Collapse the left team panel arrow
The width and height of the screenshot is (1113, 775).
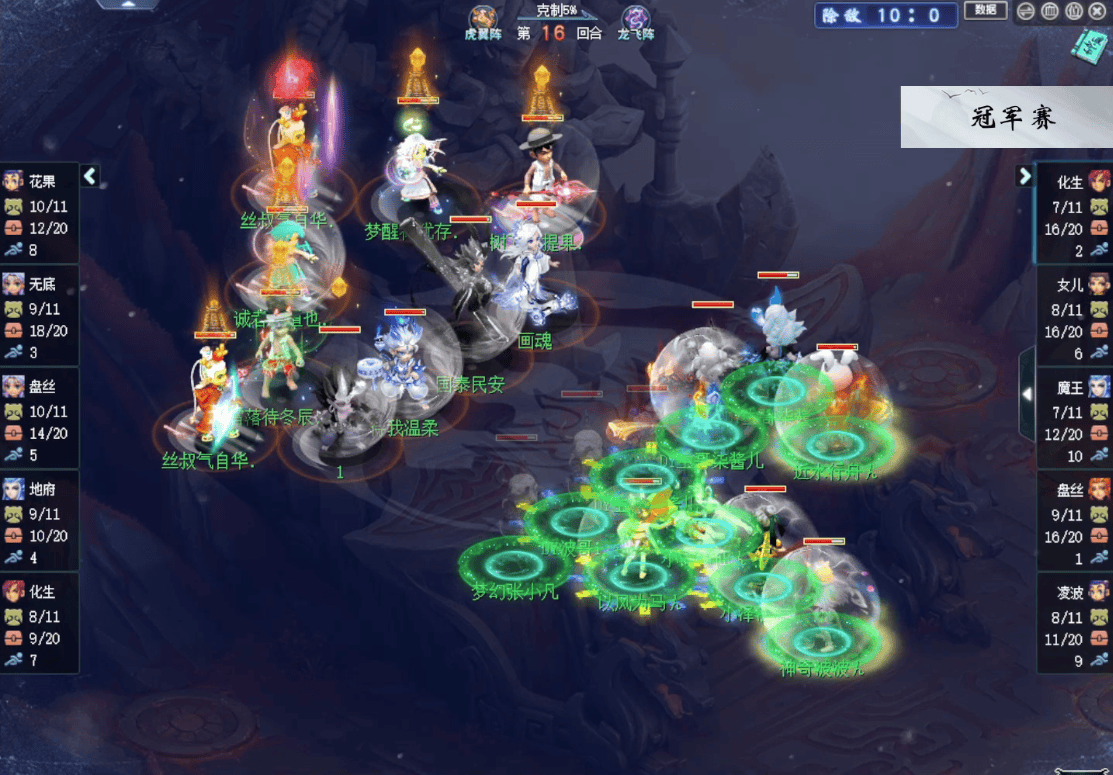pyautogui.click(x=90, y=176)
